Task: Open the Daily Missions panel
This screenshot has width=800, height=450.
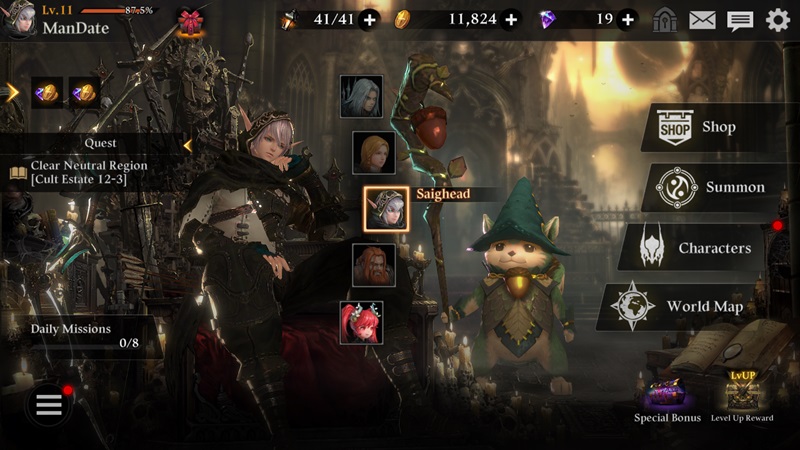Action: click(x=80, y=335)
